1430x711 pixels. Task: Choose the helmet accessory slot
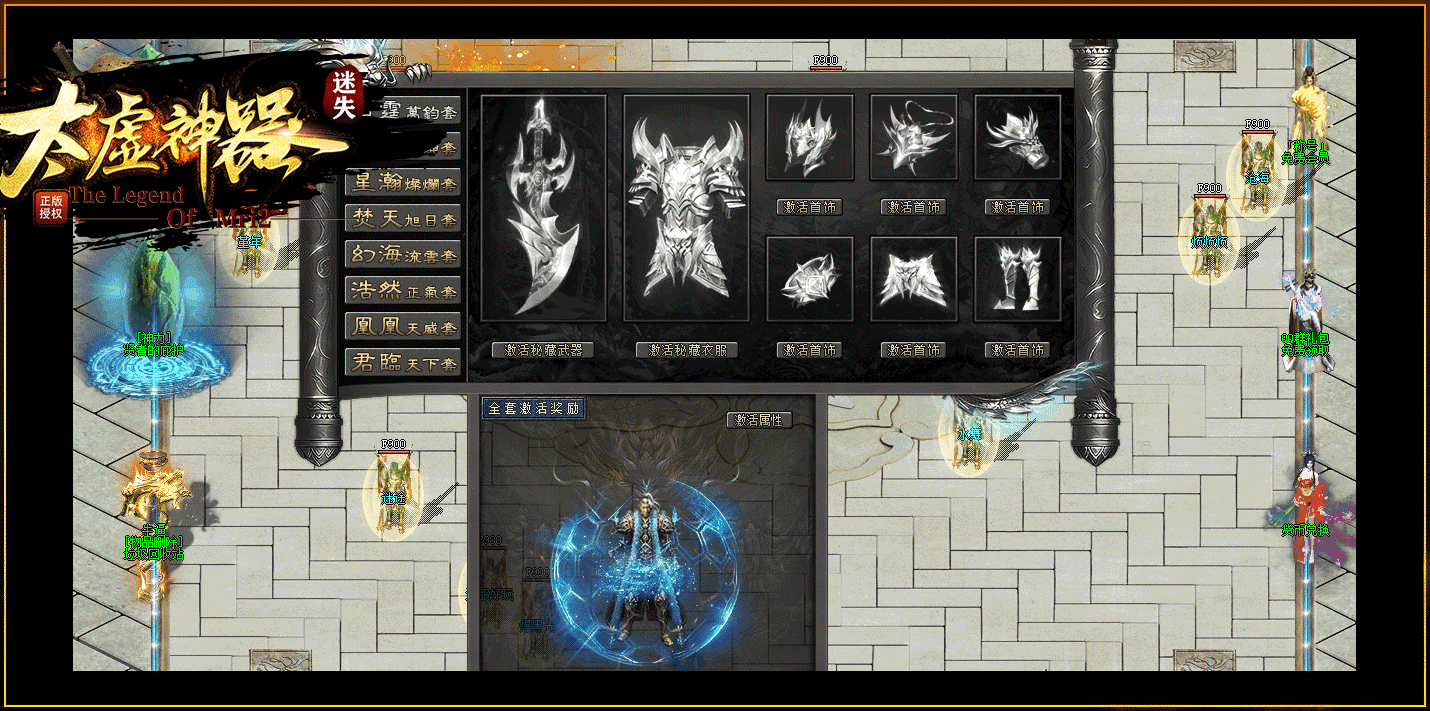810,138
